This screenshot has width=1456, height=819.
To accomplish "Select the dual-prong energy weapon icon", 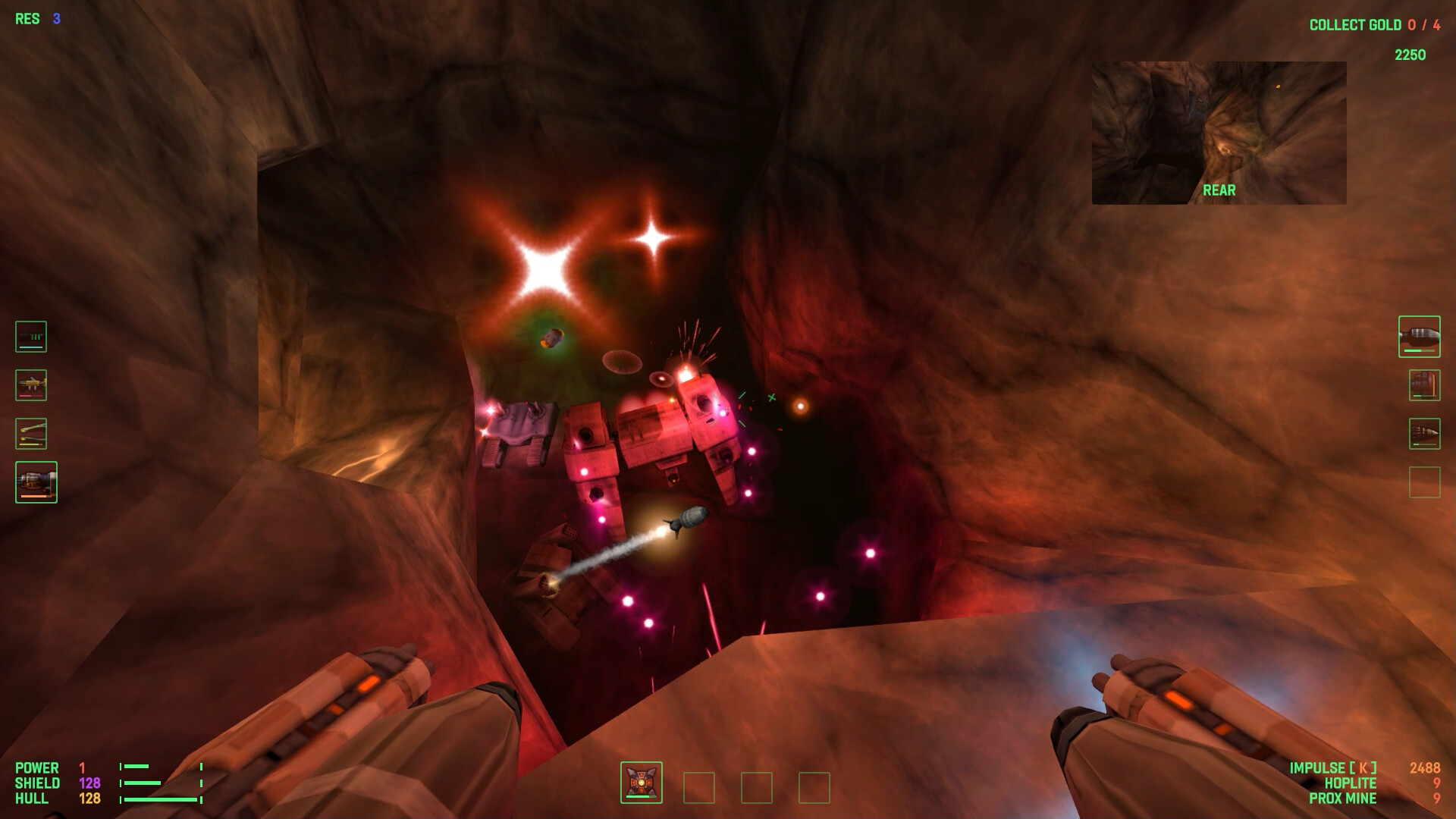I will (30, 434).
